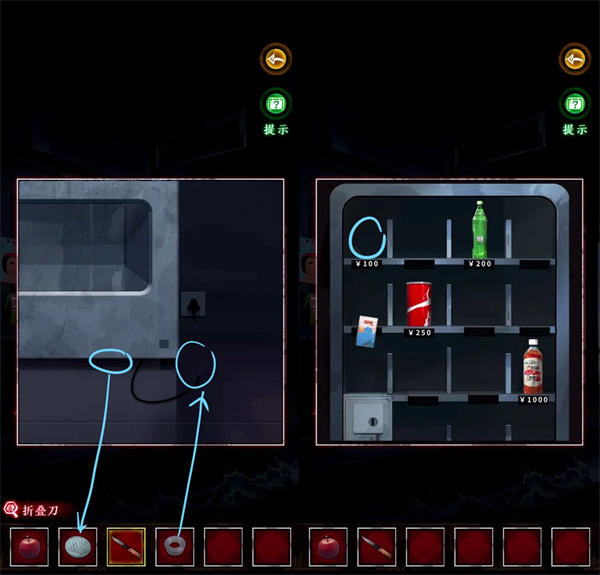Select the apple next to the unhighlighted knife
This screenshot has height=575, width=600.
pyautogui.click(x=329, y=546)
